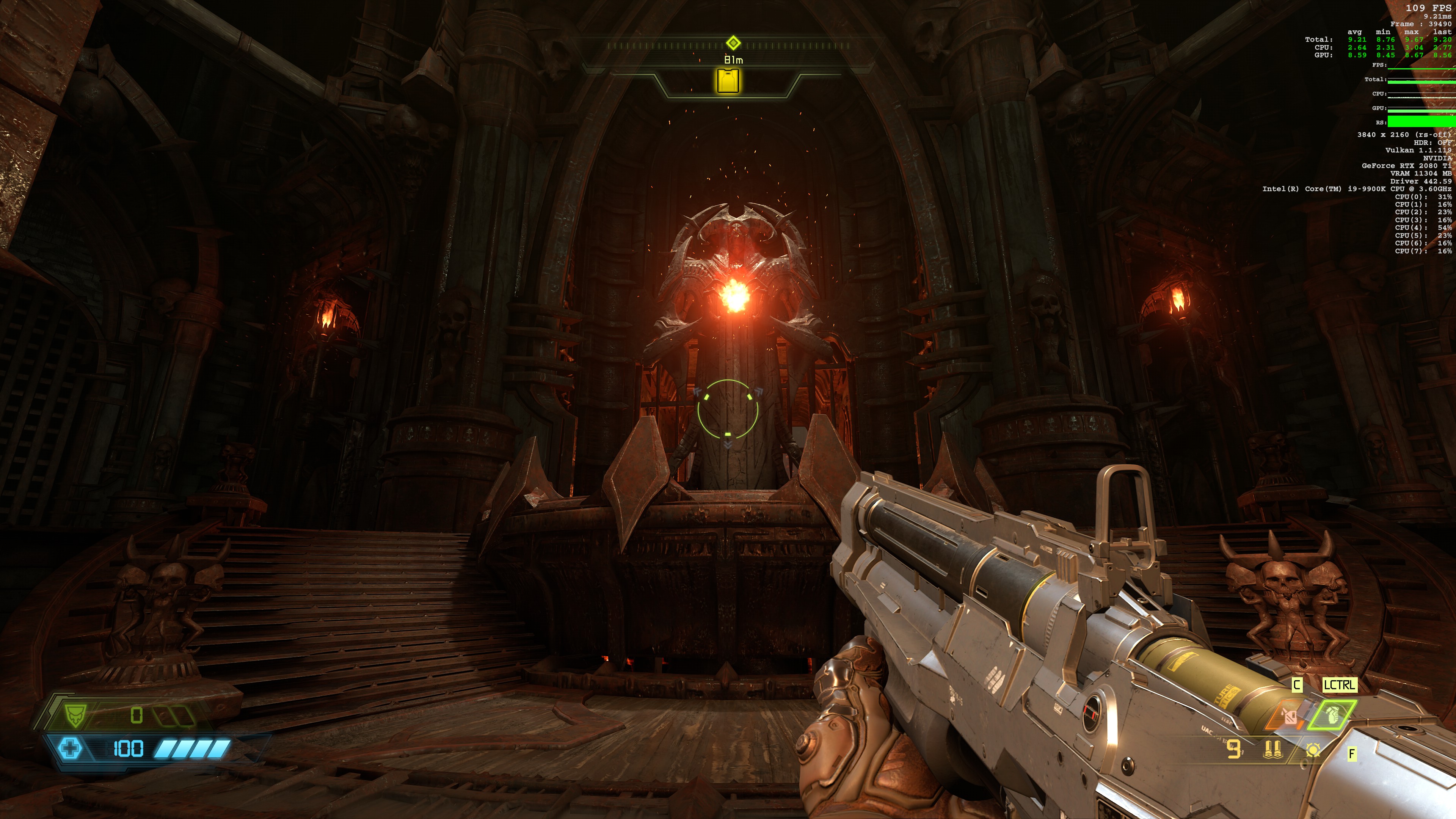Click the diamond objective marker on compass

(733, 43)
